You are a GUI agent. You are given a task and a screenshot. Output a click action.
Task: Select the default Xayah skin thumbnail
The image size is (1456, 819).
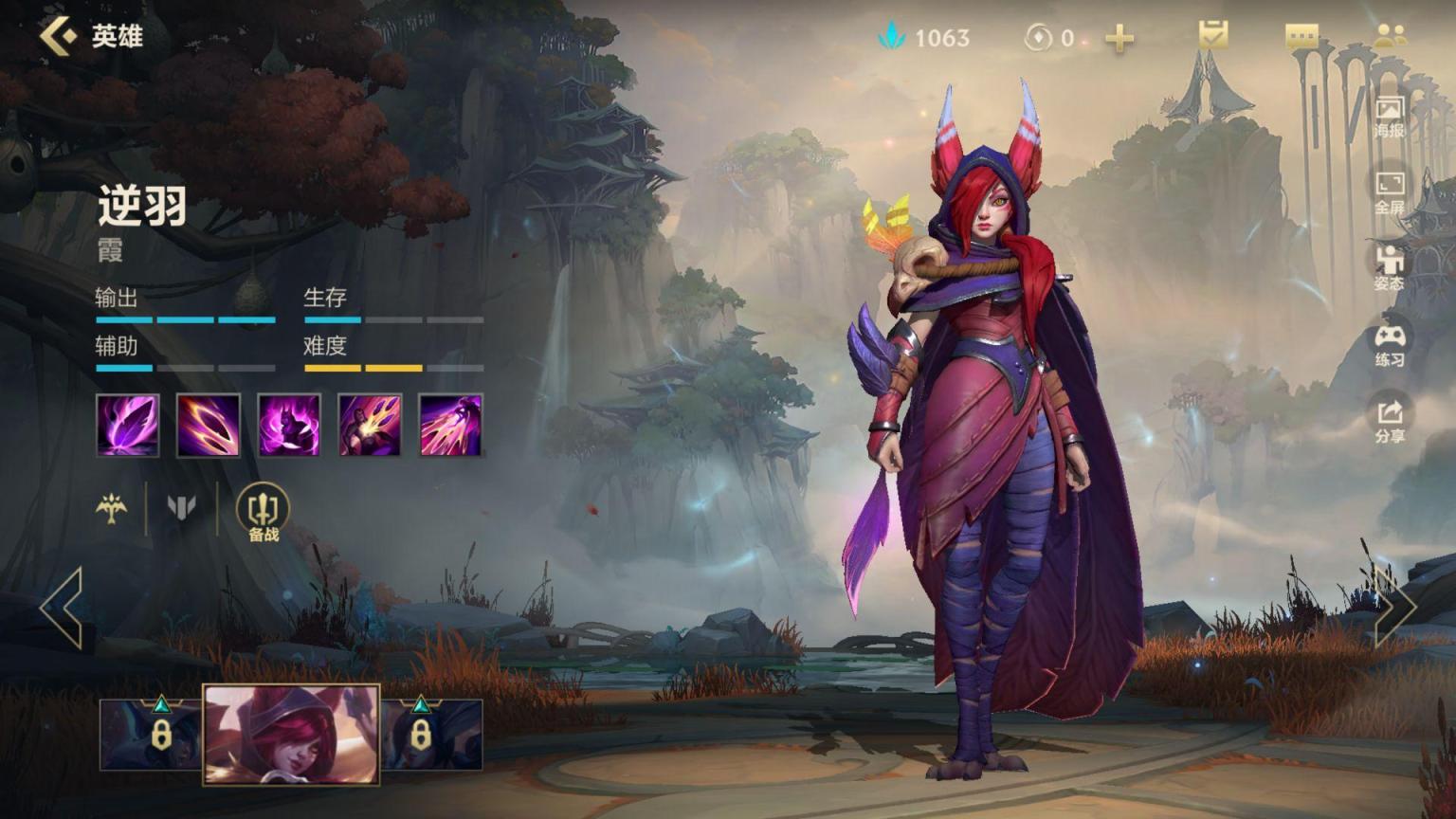(292, 735)
